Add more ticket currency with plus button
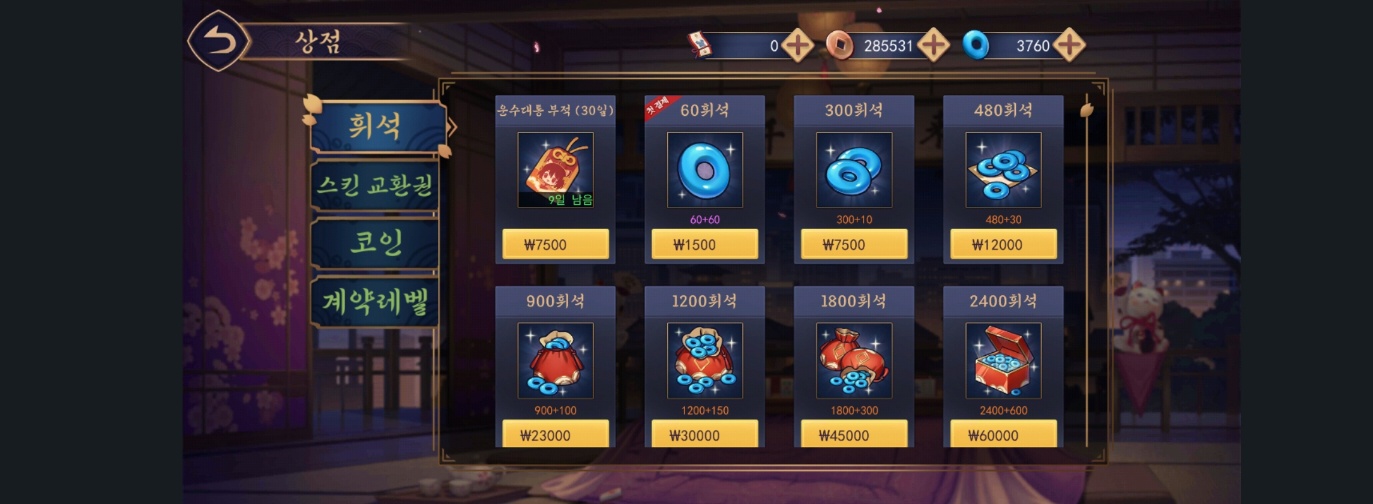This screenshot has width=1373, height=504. click(797, 45)
